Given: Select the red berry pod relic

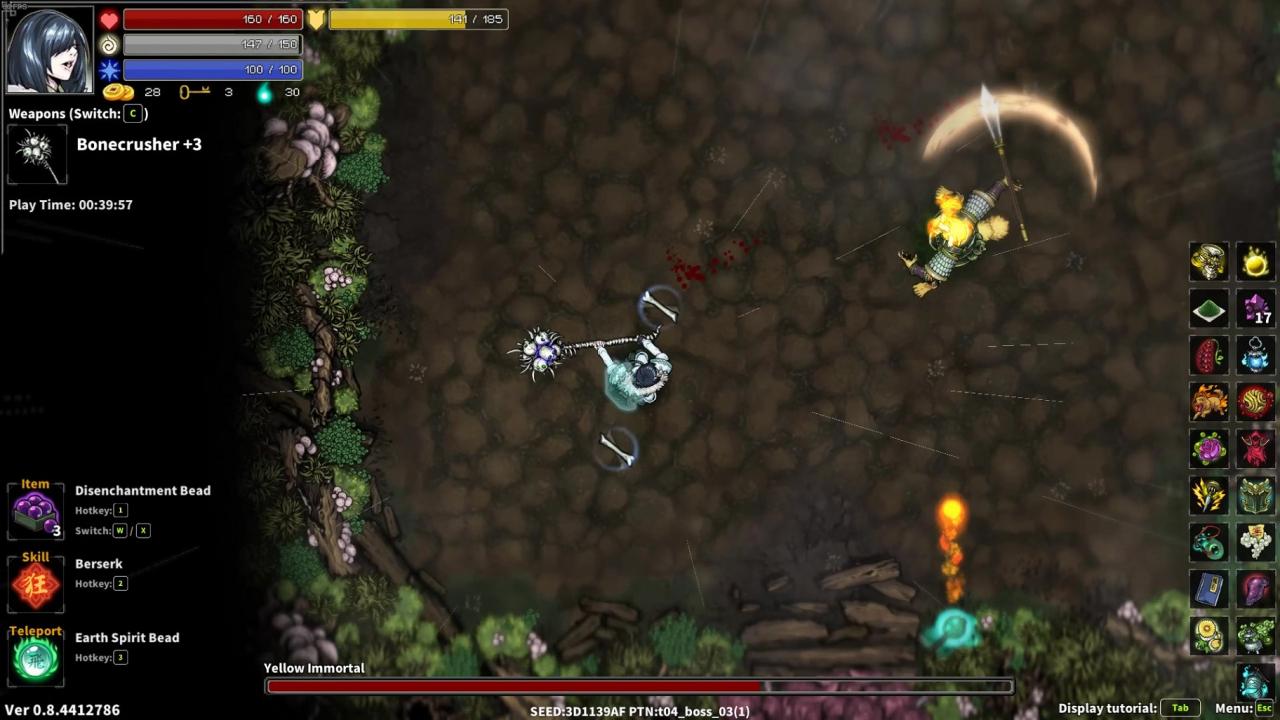Looking at the screenshot, I should [1209, 355].
